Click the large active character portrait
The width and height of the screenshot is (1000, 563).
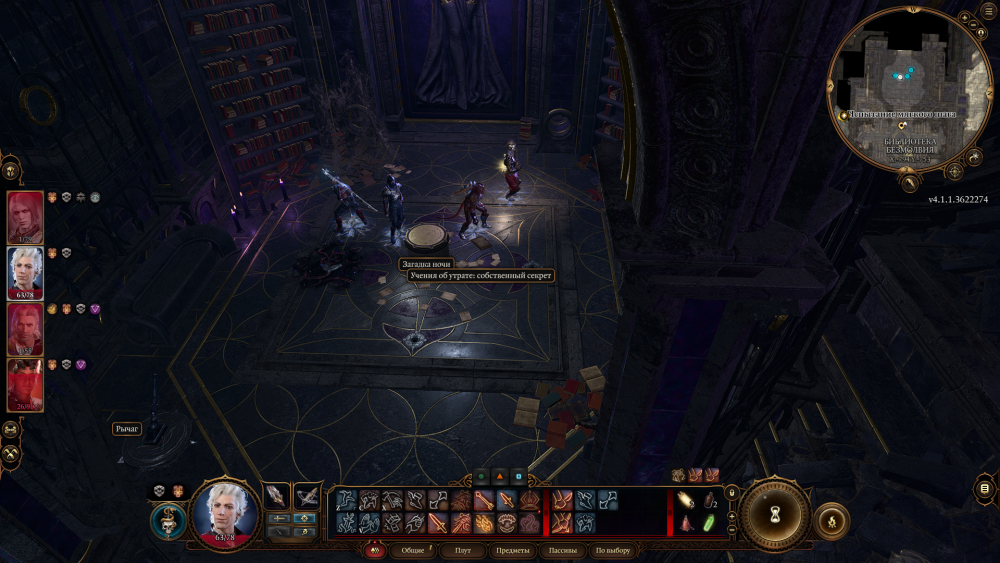(x=225, y=513)
